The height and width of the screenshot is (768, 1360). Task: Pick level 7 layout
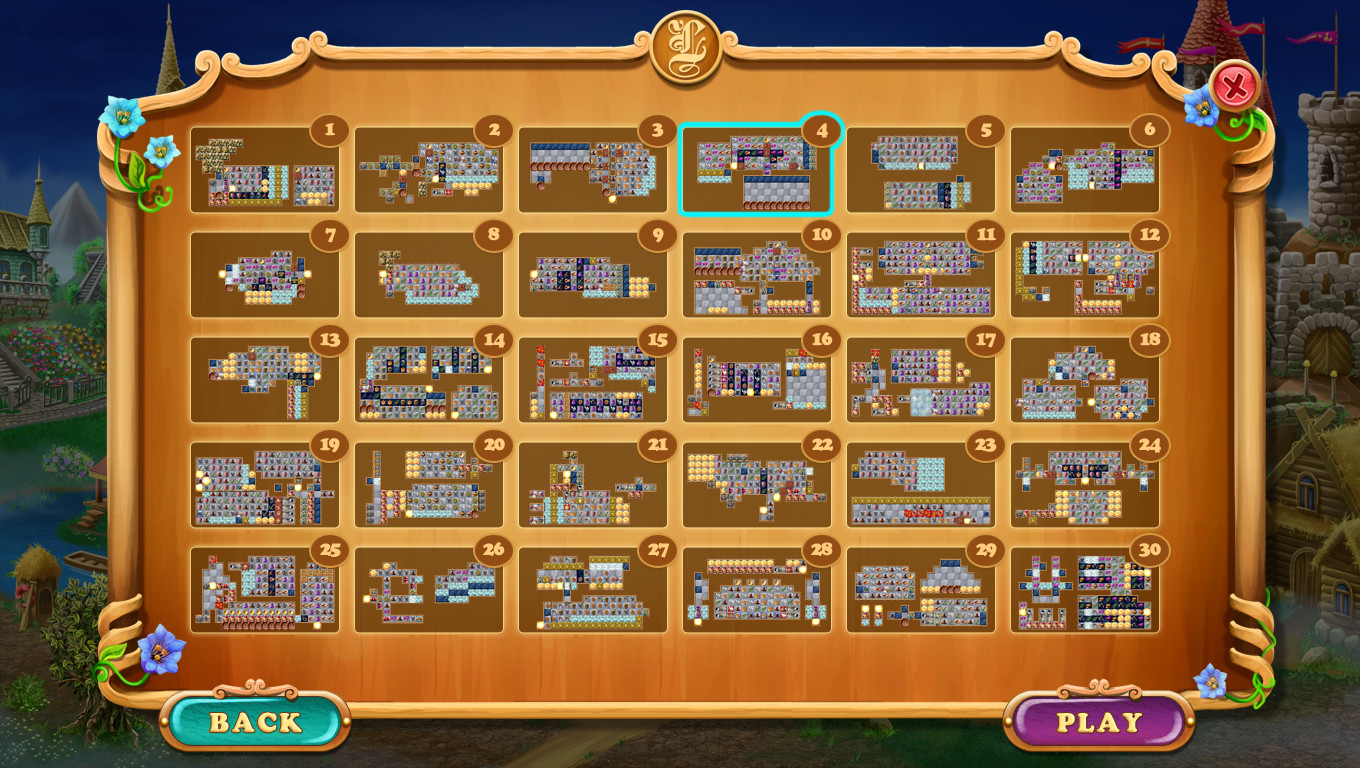(265, 276)
